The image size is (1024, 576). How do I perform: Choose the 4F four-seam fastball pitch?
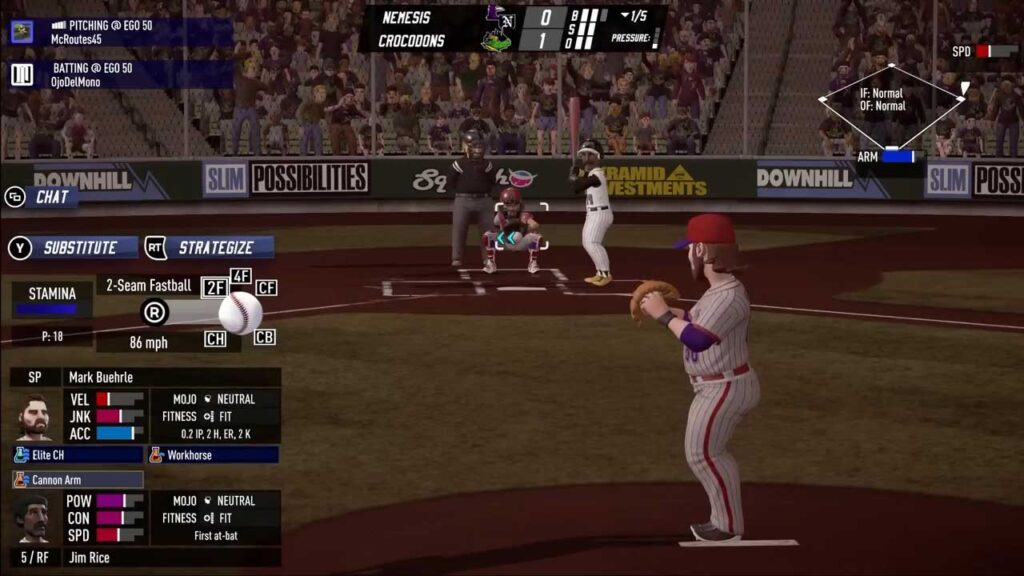pos(241,276)
